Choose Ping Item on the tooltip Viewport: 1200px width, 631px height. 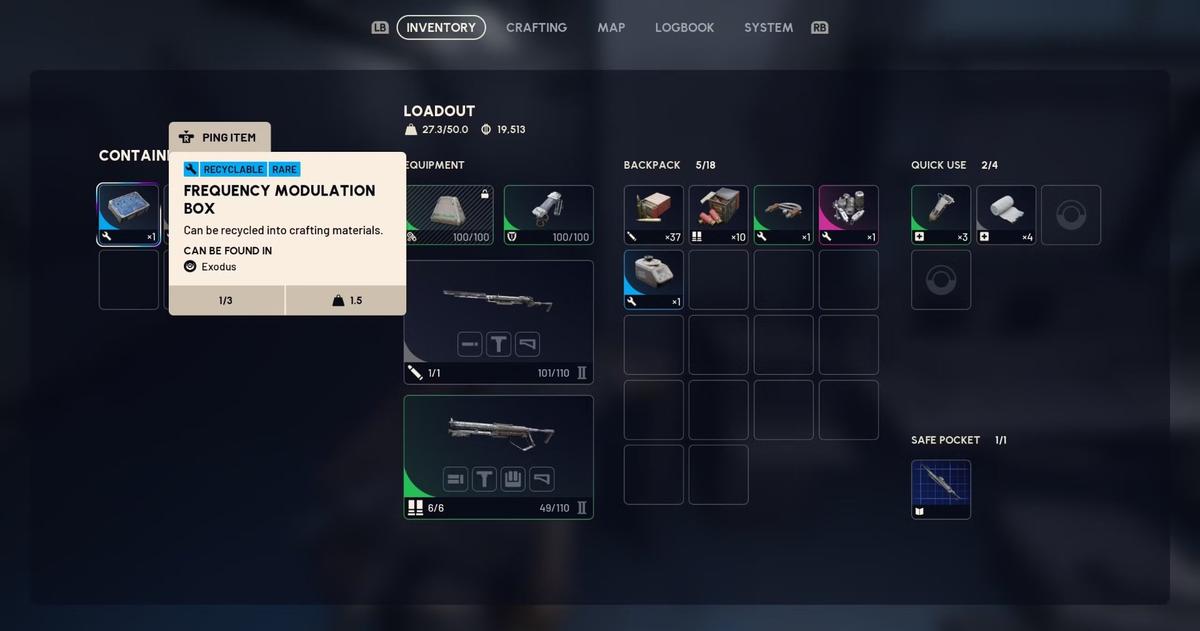point(220,138)
